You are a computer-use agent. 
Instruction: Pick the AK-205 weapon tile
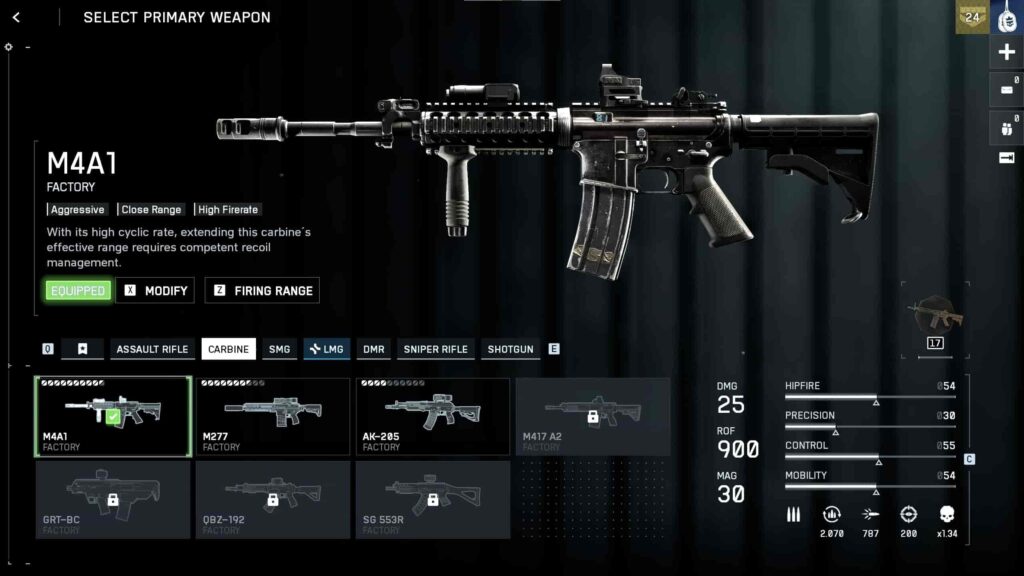click(433, 416)
